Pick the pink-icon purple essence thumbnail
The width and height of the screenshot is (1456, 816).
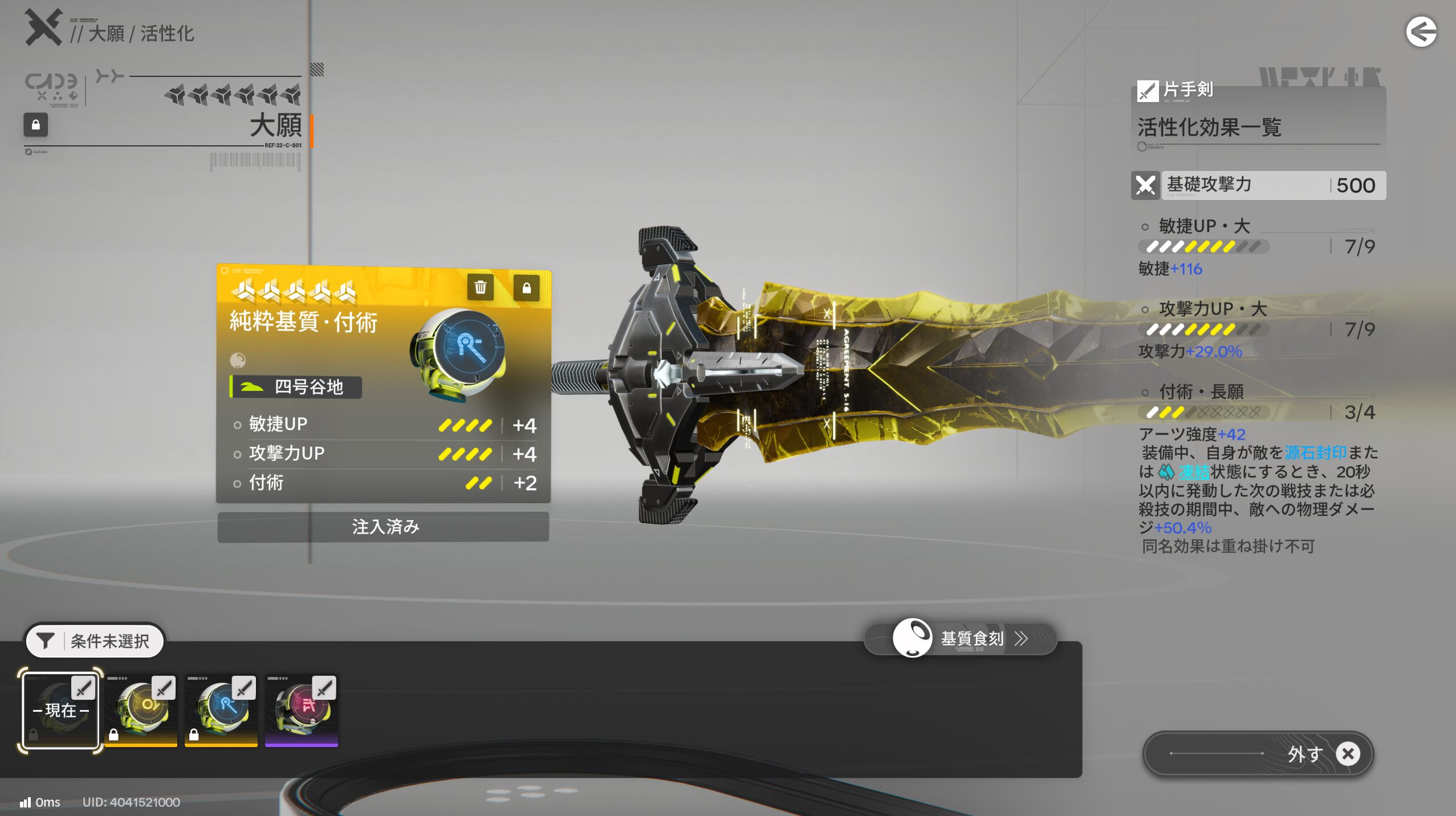(x=302, y=710)
